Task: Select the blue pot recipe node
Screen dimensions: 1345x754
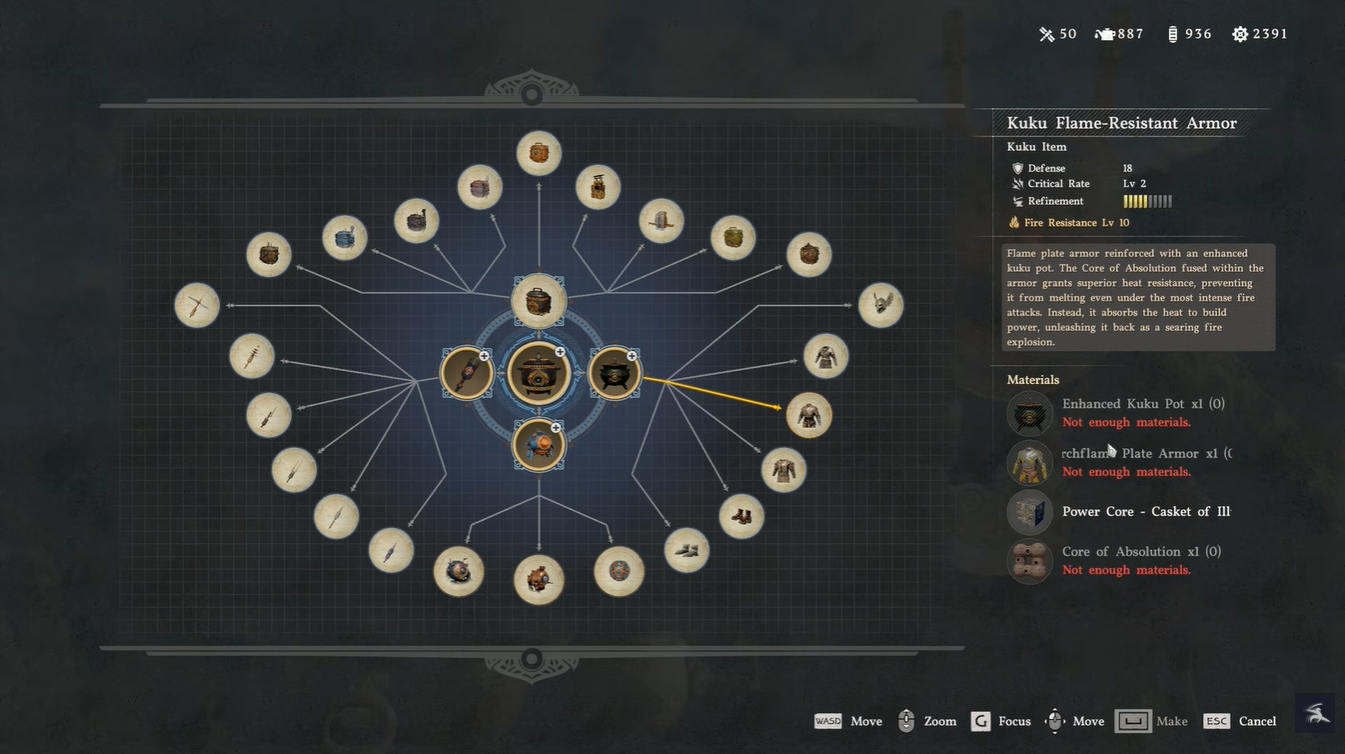Action: (x=344, y=238)
